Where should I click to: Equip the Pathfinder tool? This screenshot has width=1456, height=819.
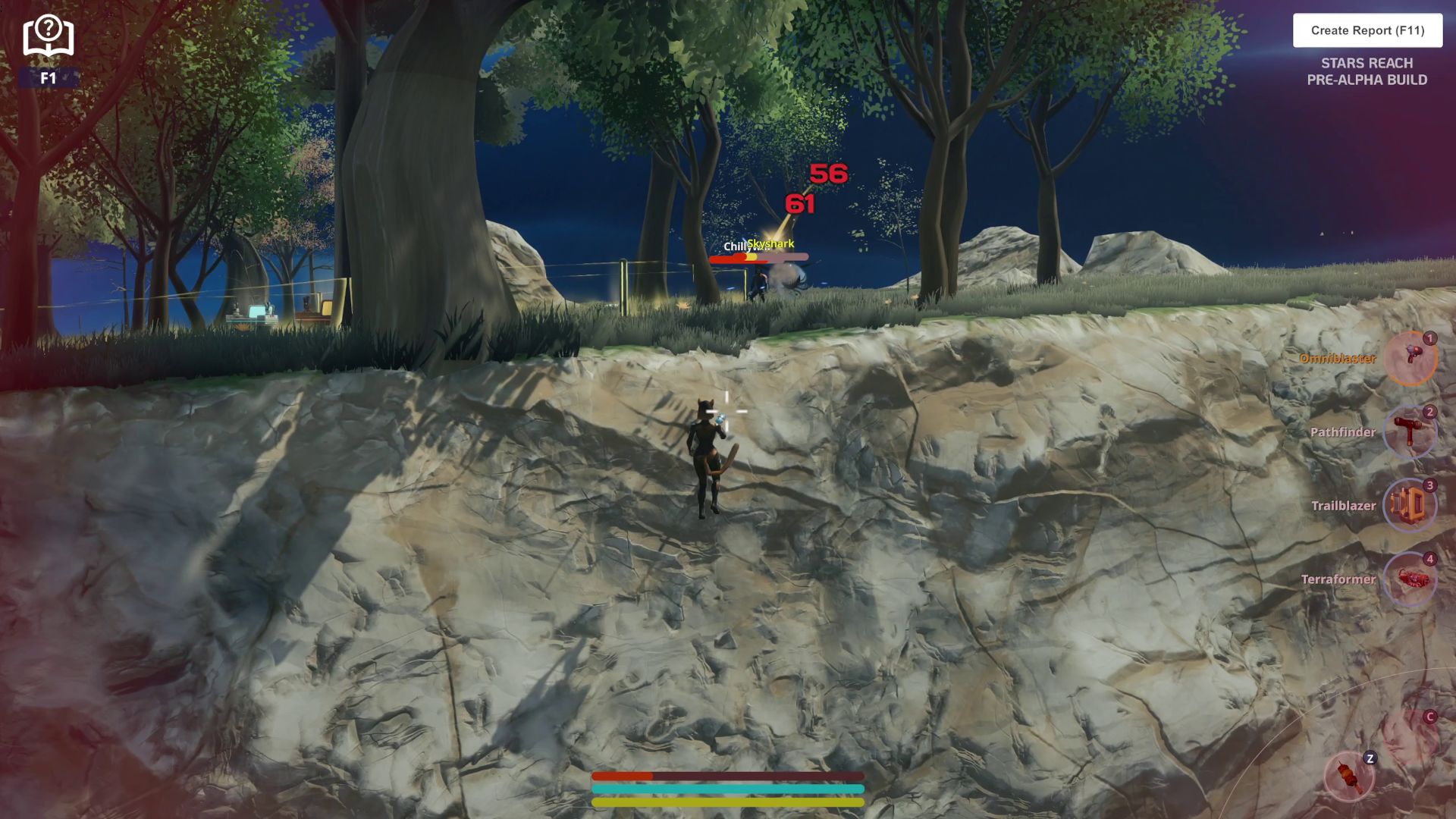coord(1410,431)
